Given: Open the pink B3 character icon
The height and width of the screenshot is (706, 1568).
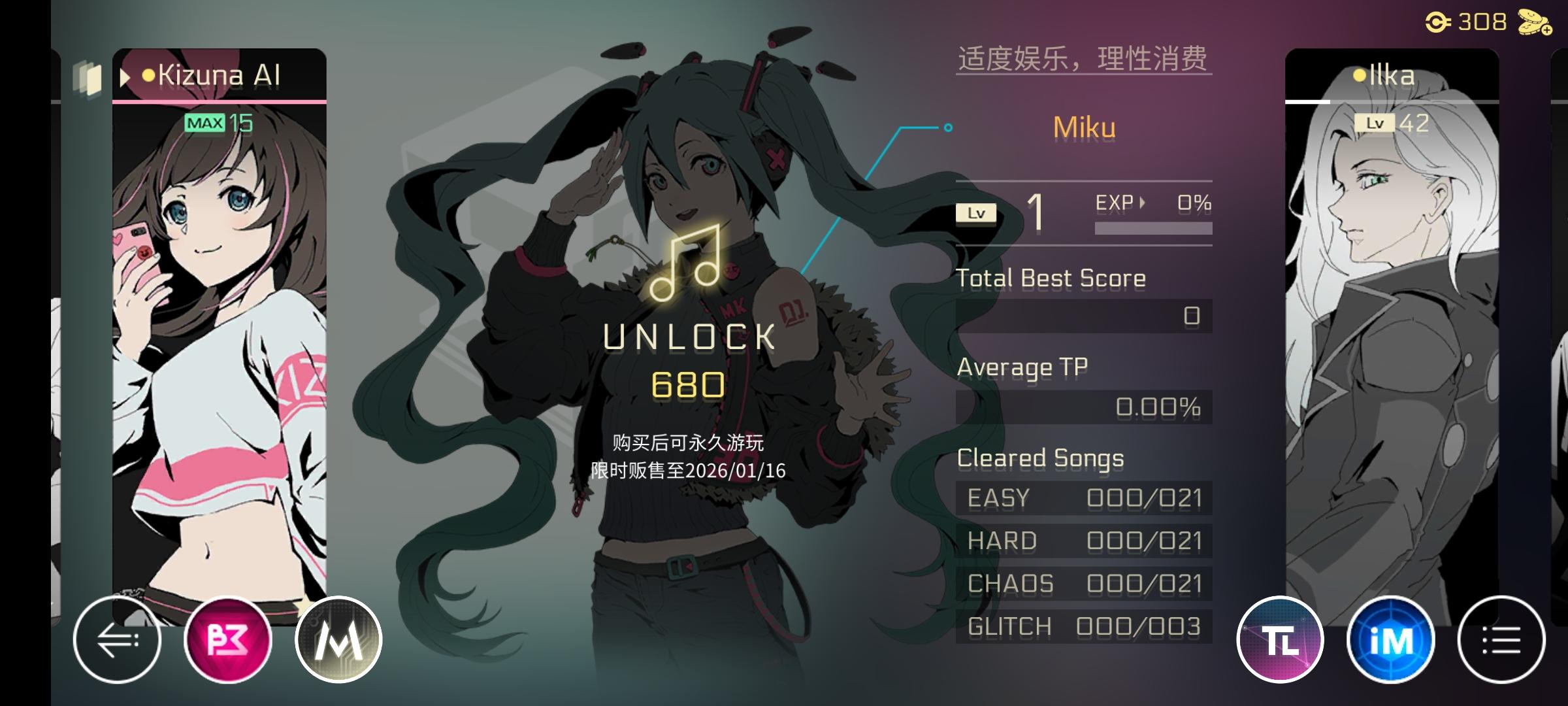Looking at the screenshot, I should [x=229, y=639].
